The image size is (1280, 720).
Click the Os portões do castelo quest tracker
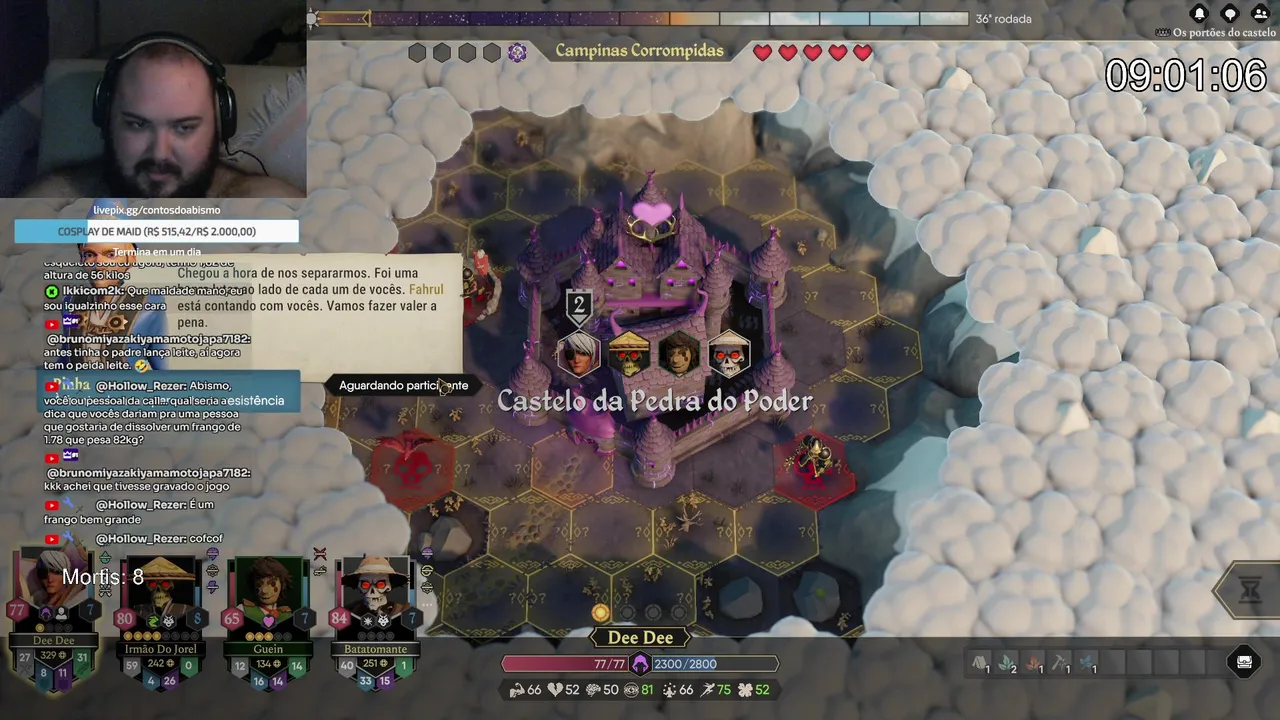tap(1216, 33)
